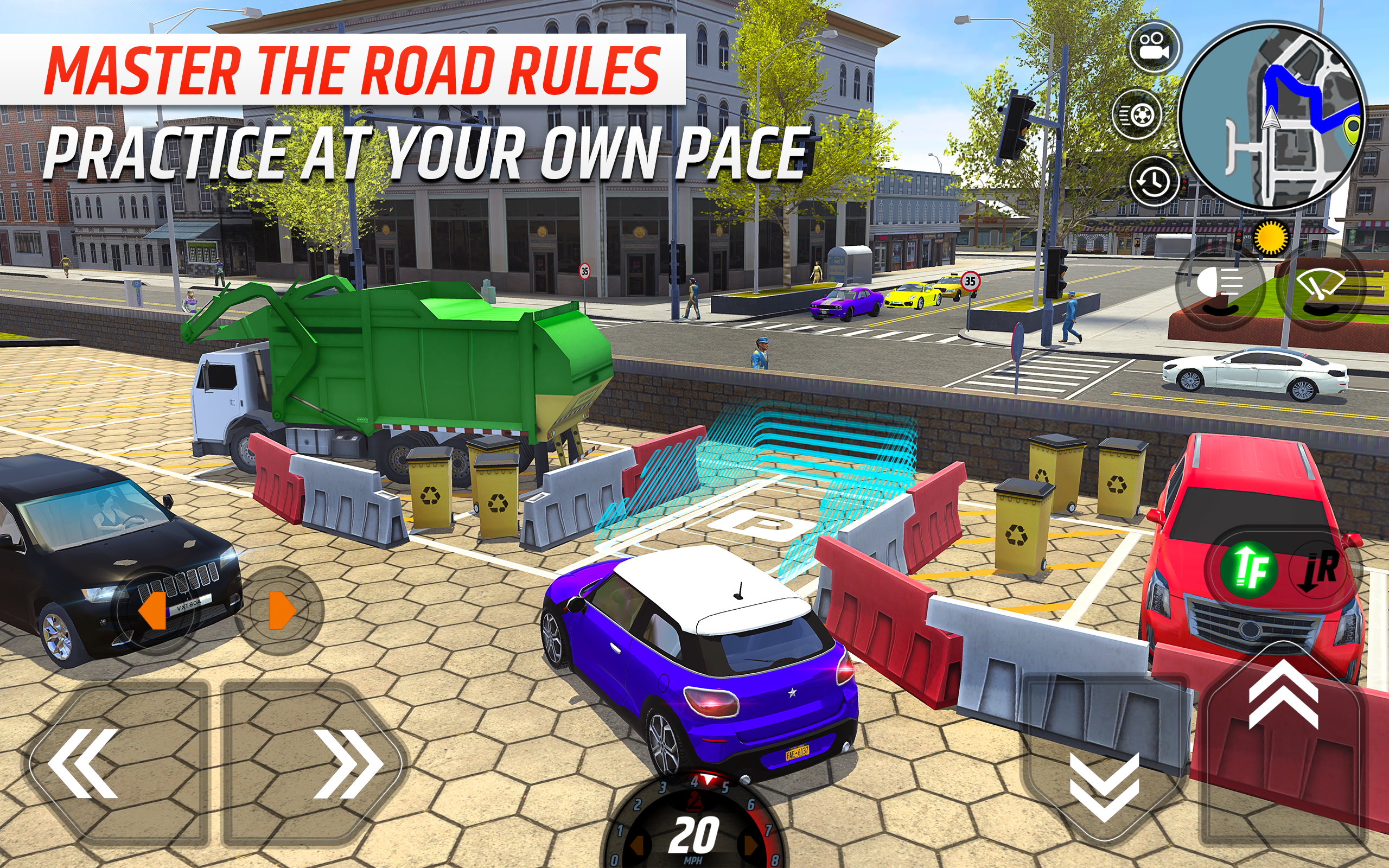Image resolution: width=1389 pixels, height=868 pixels.
Task: Click the sun weather icon
Action: 1271,237
